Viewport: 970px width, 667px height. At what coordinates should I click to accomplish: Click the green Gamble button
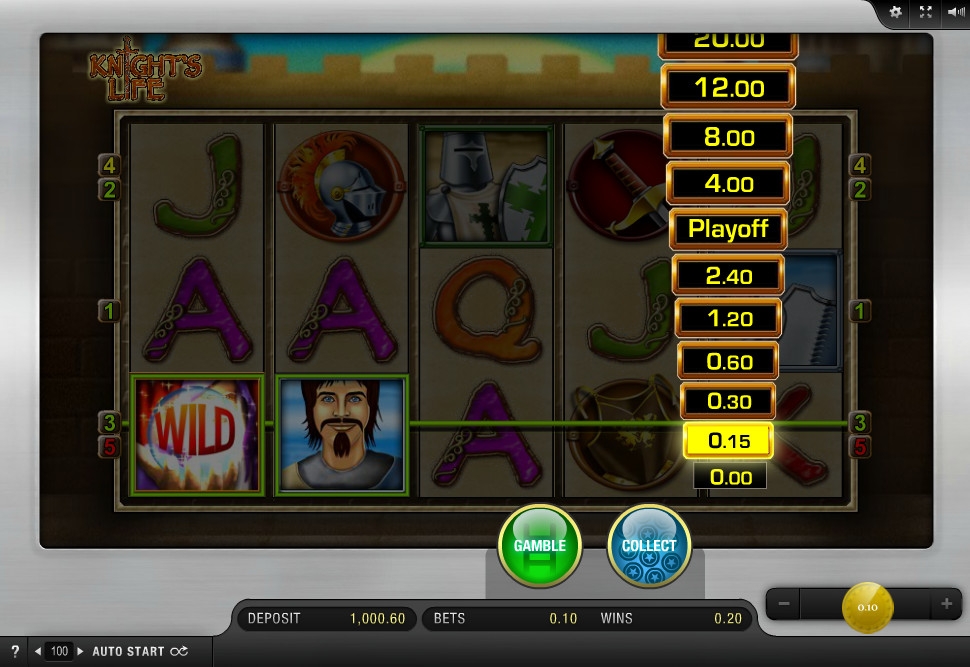click(539, 545)
